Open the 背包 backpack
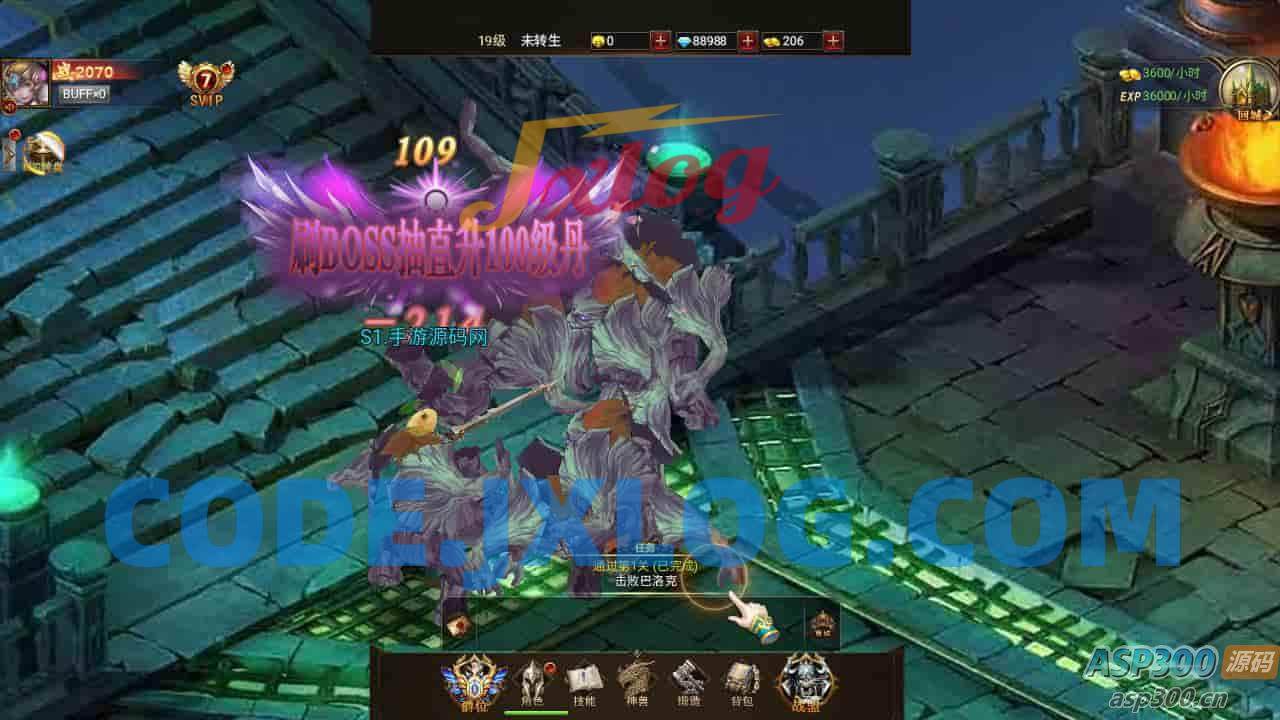Screen dimensions: 1280x720 [x=741, y=681]
